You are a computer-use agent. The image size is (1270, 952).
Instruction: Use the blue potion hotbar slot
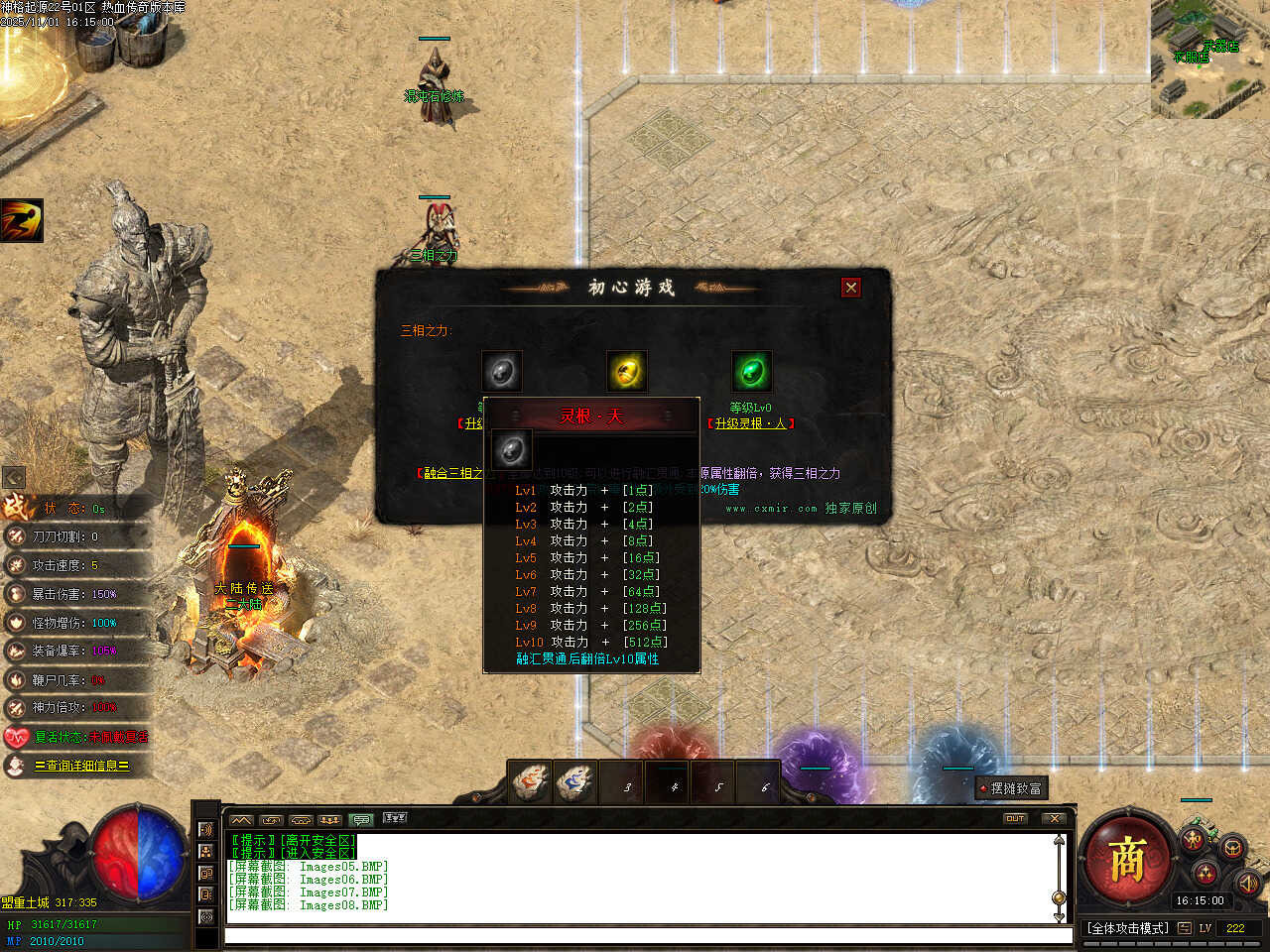[x=575, y=783]
